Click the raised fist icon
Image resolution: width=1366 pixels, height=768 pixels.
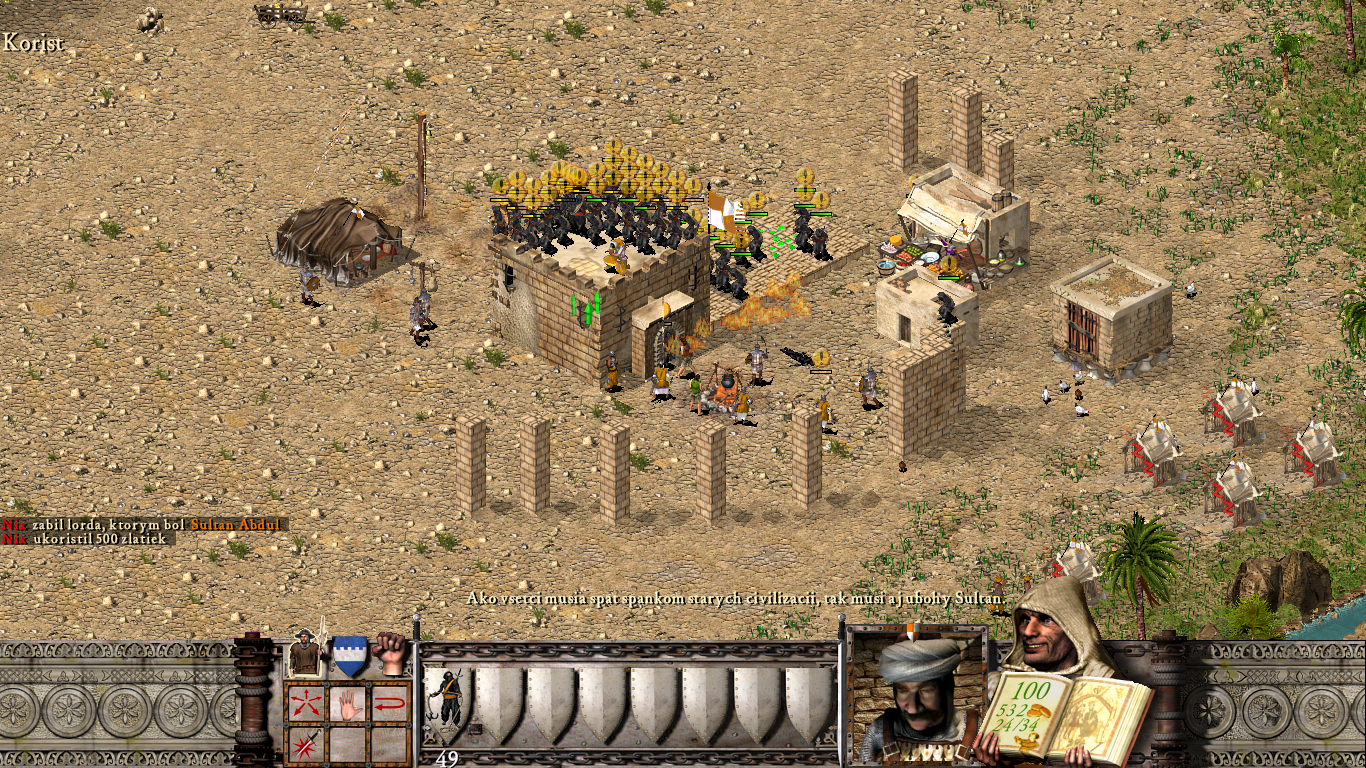pos(391,653)
